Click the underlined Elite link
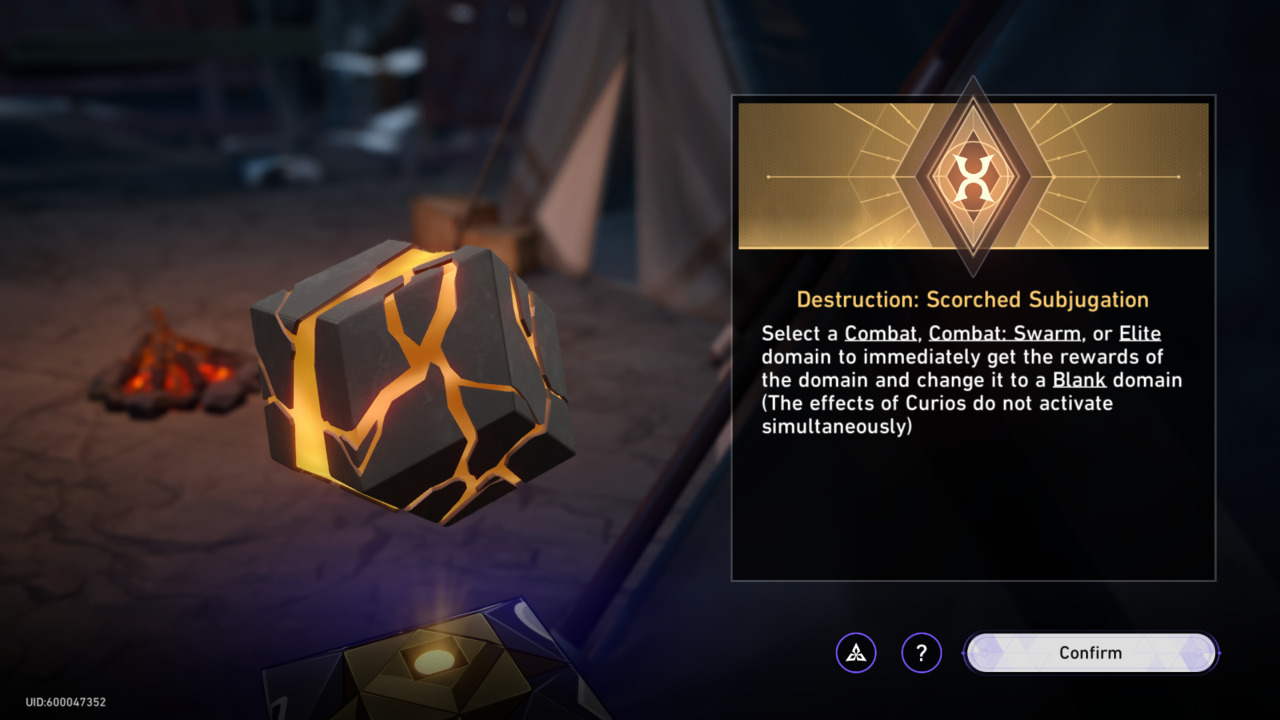Viewport: 1280px width, 720px height. coord(1139,332)
